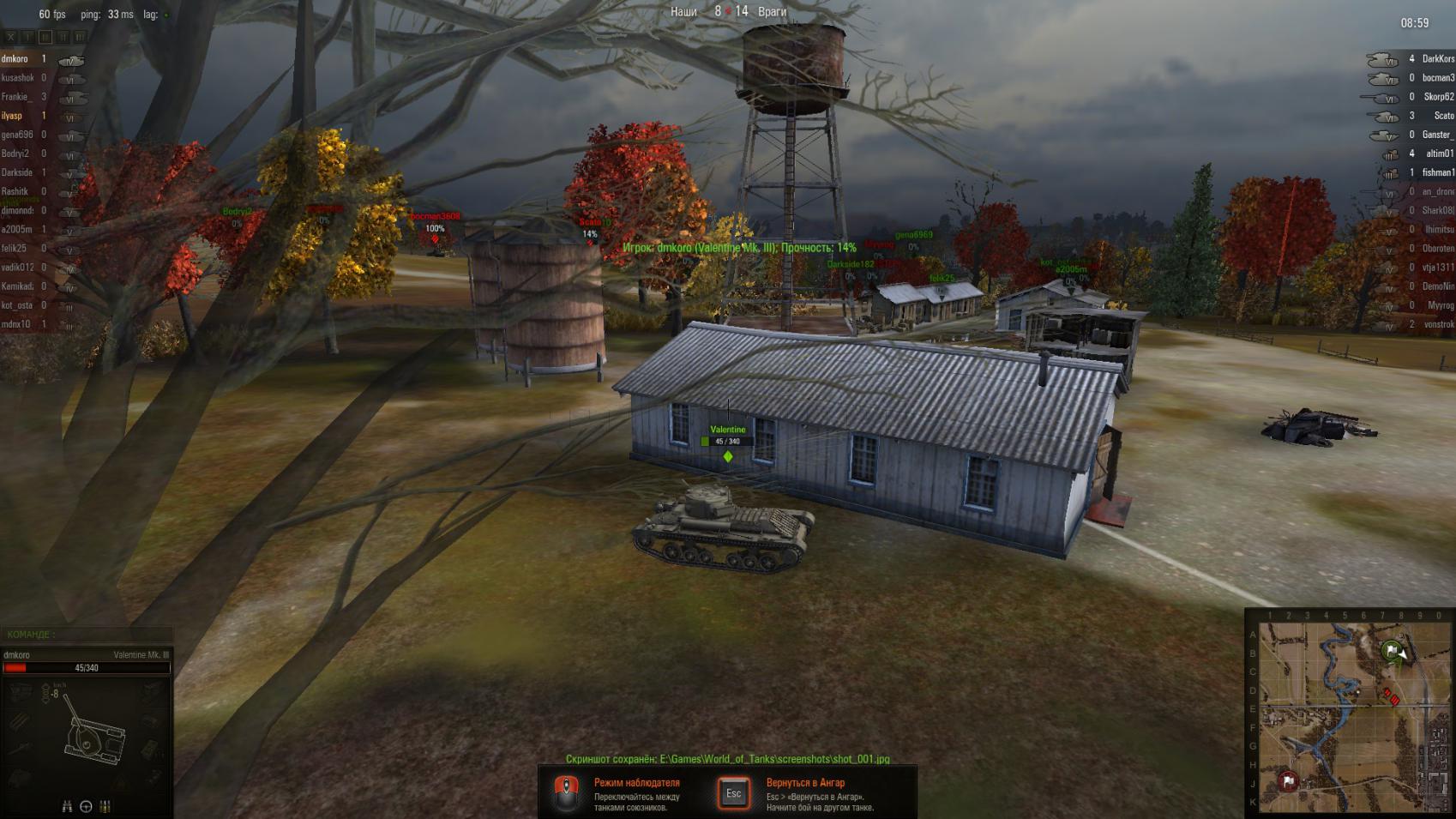Viewport: 1456px width, 819px height.
Task: Select enemy DarkKors in the enemy list
Action: [1437, 59]
